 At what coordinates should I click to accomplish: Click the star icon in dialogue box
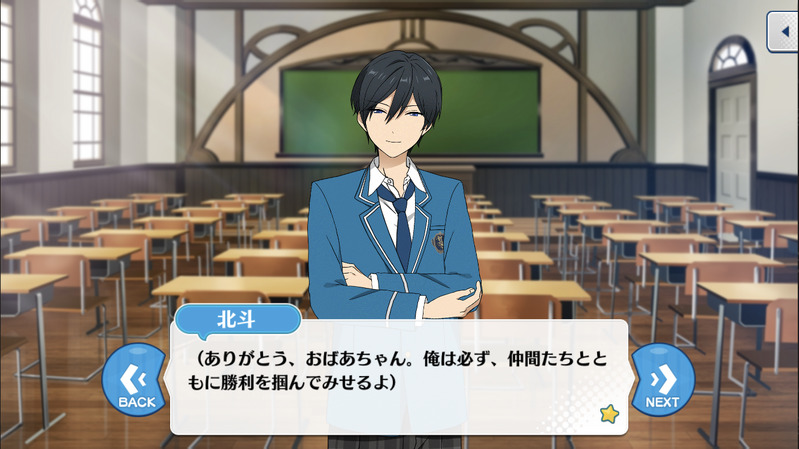click(x=608, y=412)
